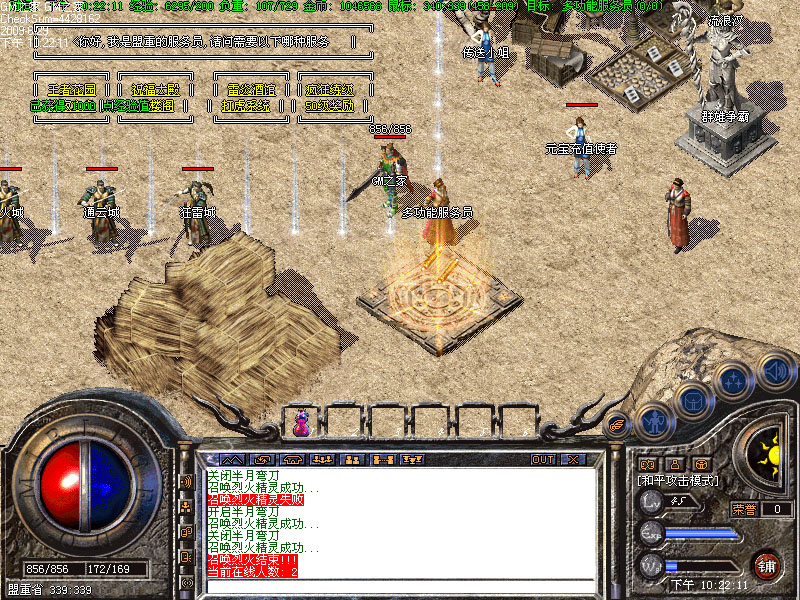Open the red 铺 shop button
Viewport: 800px width, 600px height.
click(x=767, y=565)
